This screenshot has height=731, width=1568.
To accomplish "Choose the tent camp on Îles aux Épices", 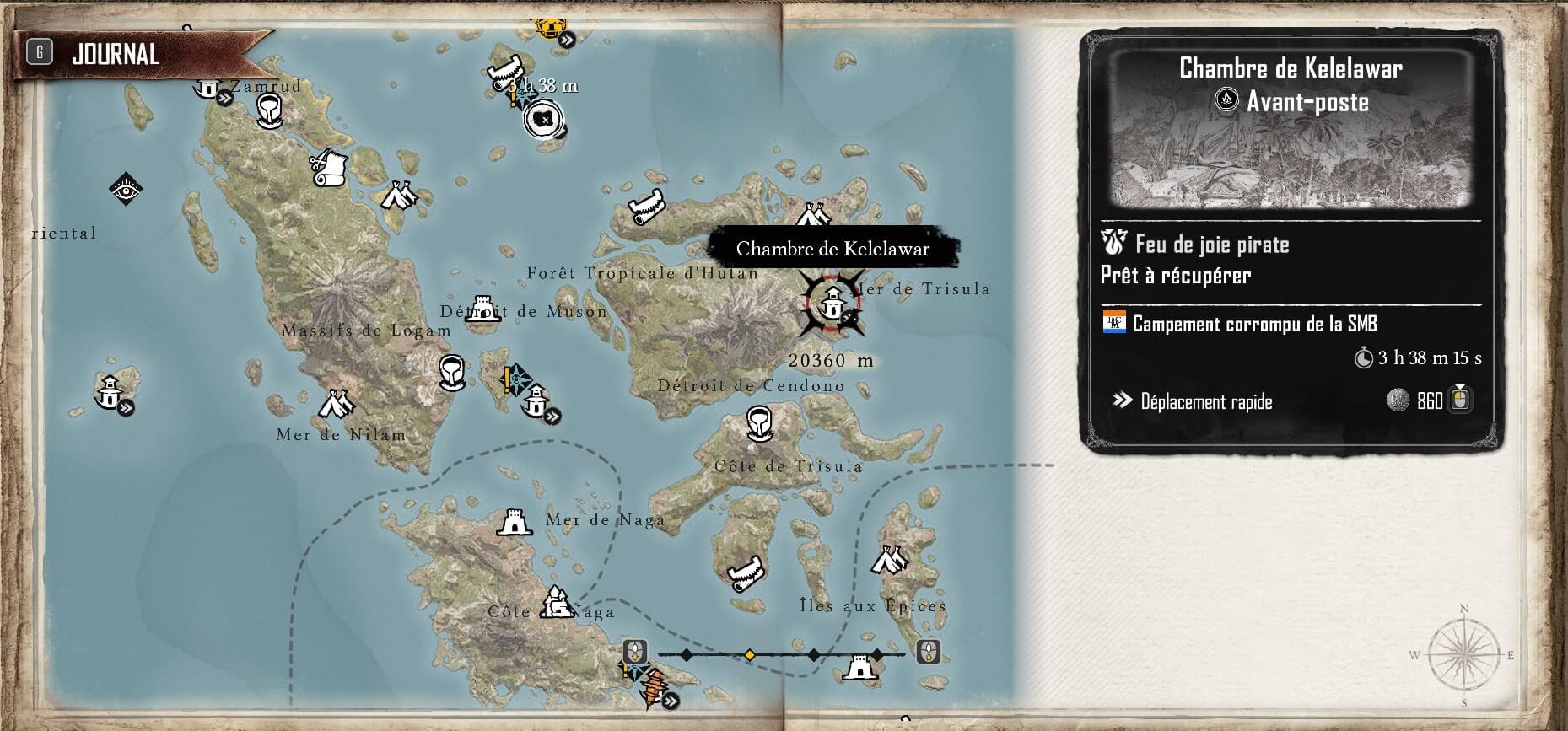I will pyautogui.click(x=889, y=559).
